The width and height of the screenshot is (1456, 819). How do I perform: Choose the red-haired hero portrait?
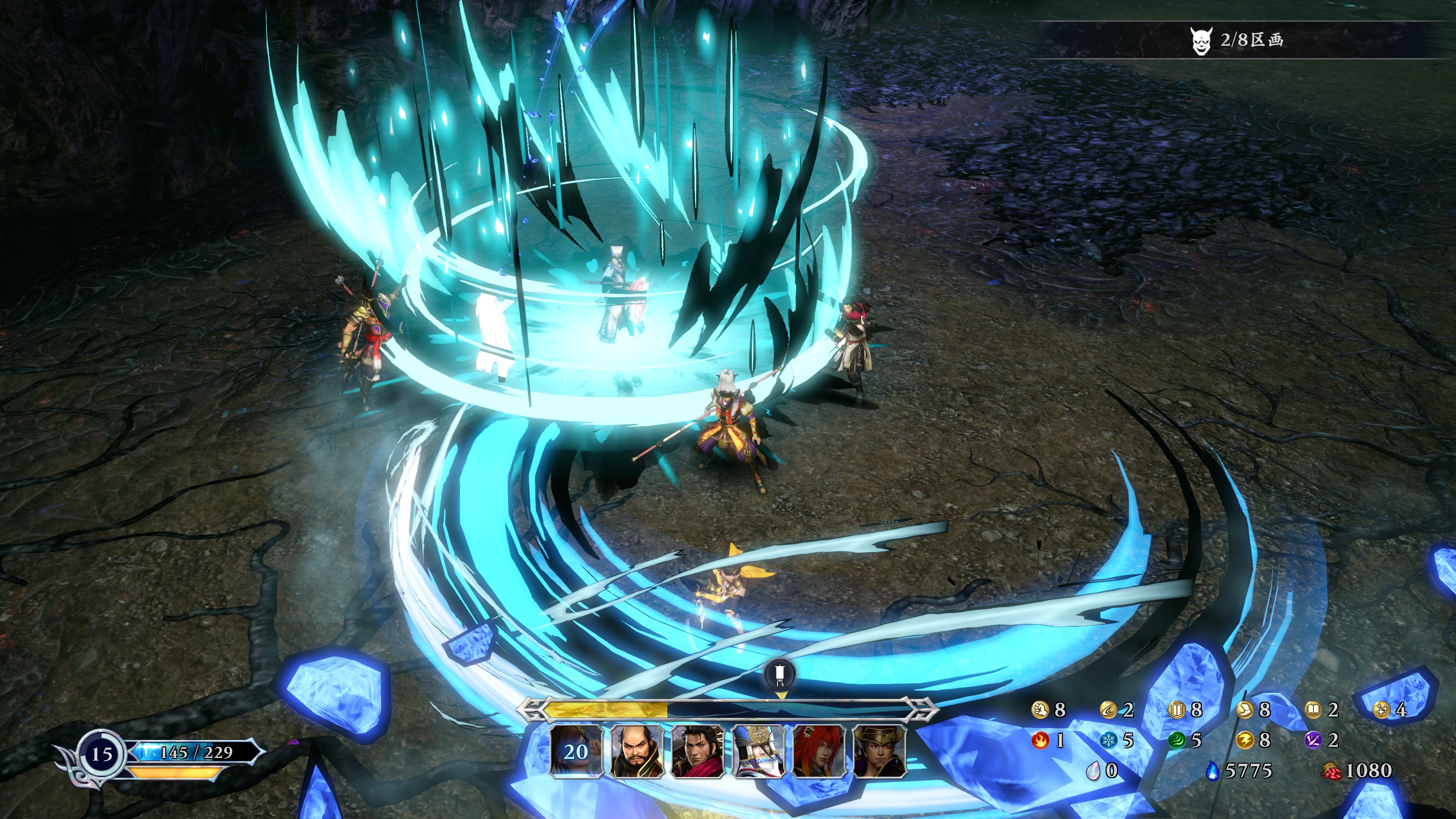pos(819,751)
